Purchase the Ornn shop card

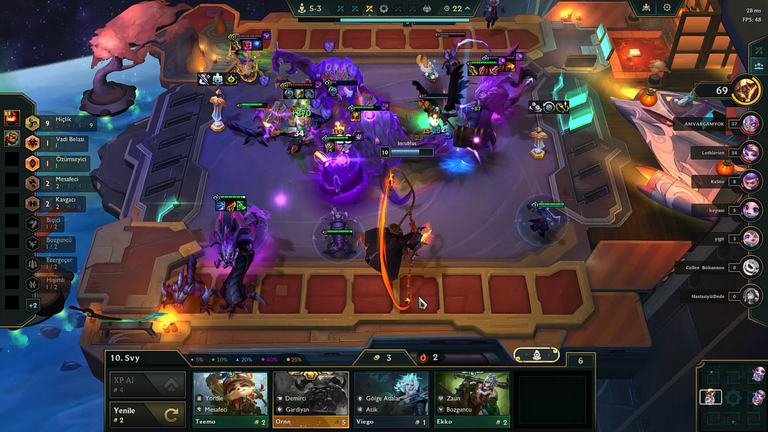(x=310, y=399)
